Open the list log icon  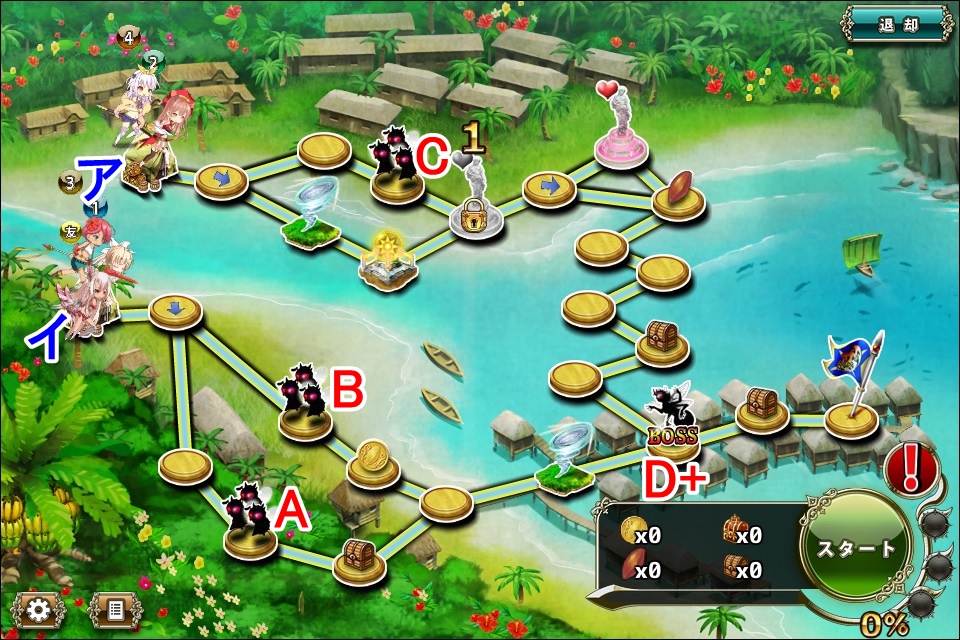[x=115, y=609]
